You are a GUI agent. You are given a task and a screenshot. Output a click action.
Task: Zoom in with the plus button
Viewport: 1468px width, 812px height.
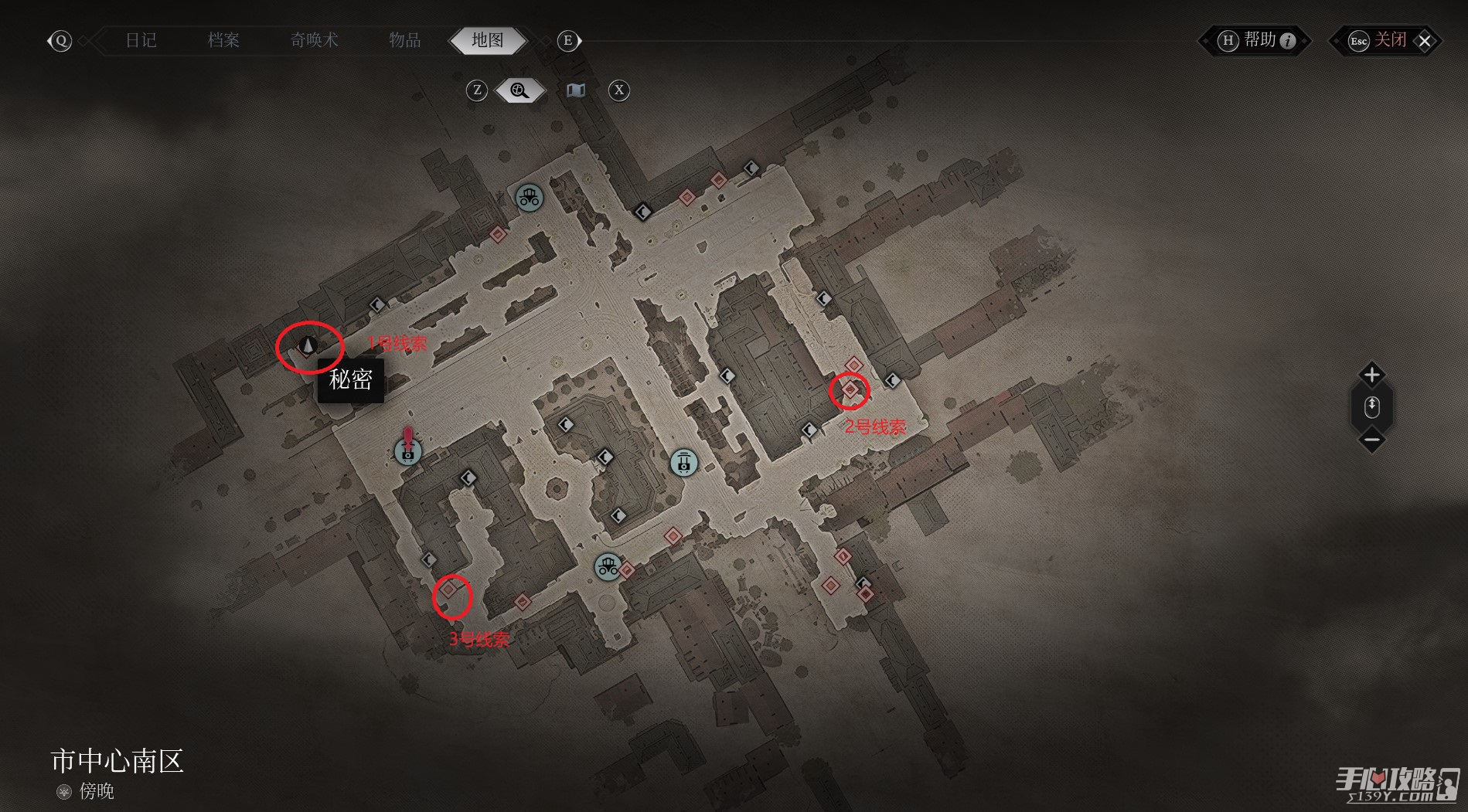point(1371,375)
